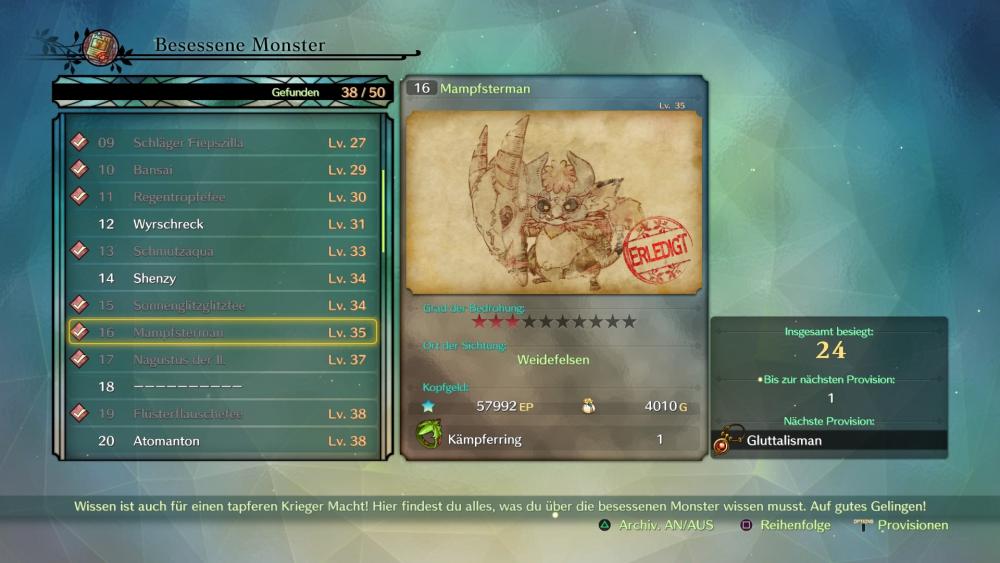Select Atomanton in the monster list

[x=222, y=441]
